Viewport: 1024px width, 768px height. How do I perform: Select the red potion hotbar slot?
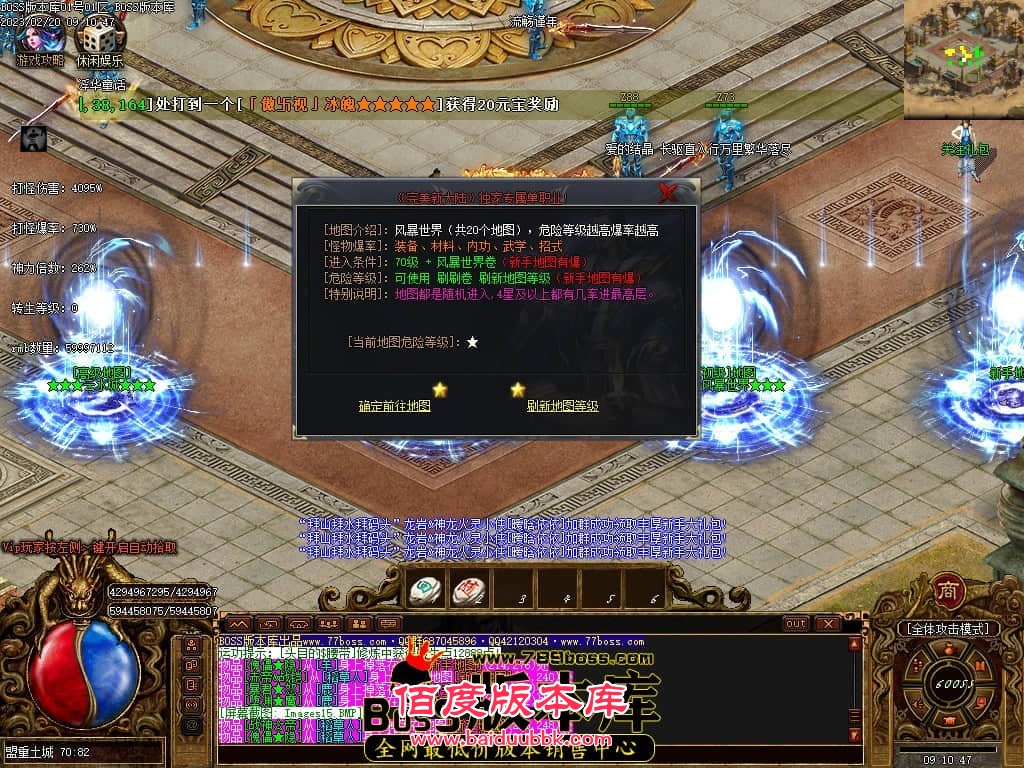pos(468,591)
